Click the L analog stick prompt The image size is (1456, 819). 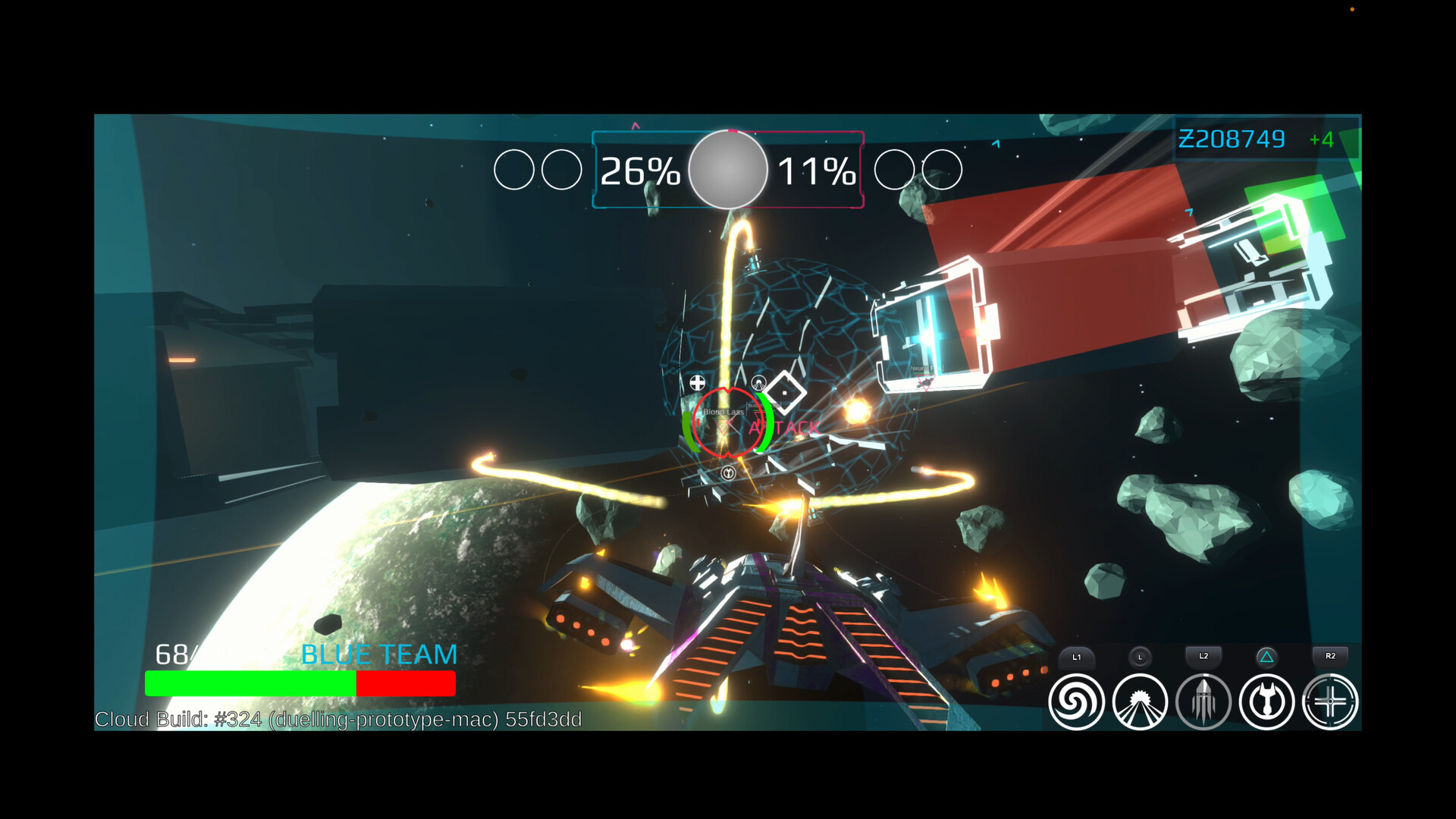(x=1141, y=657)
